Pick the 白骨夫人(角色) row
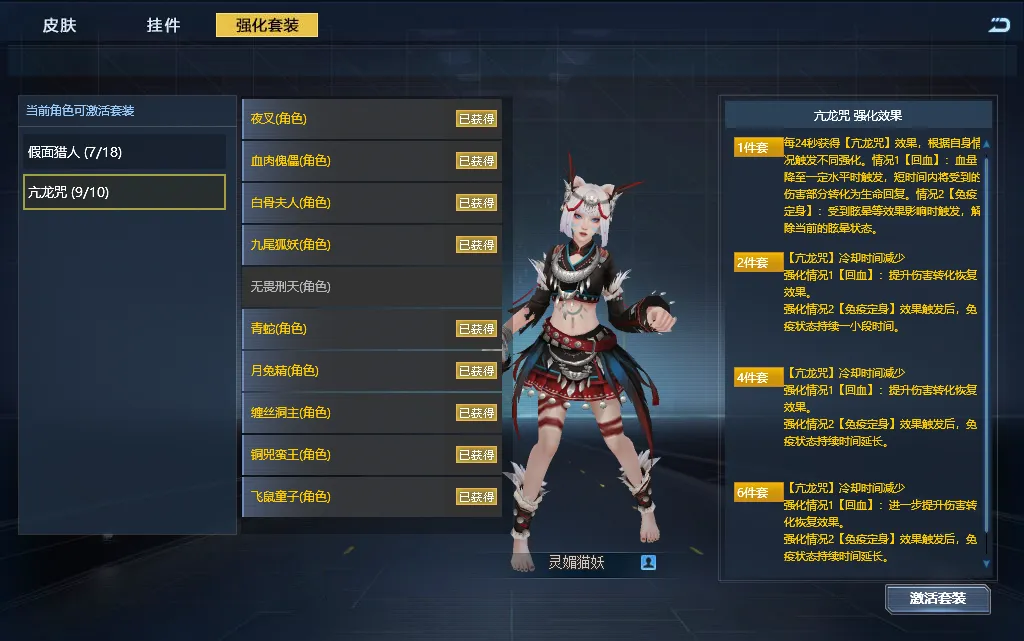Viewport: 1024px width, 641px height. point(371,203)
